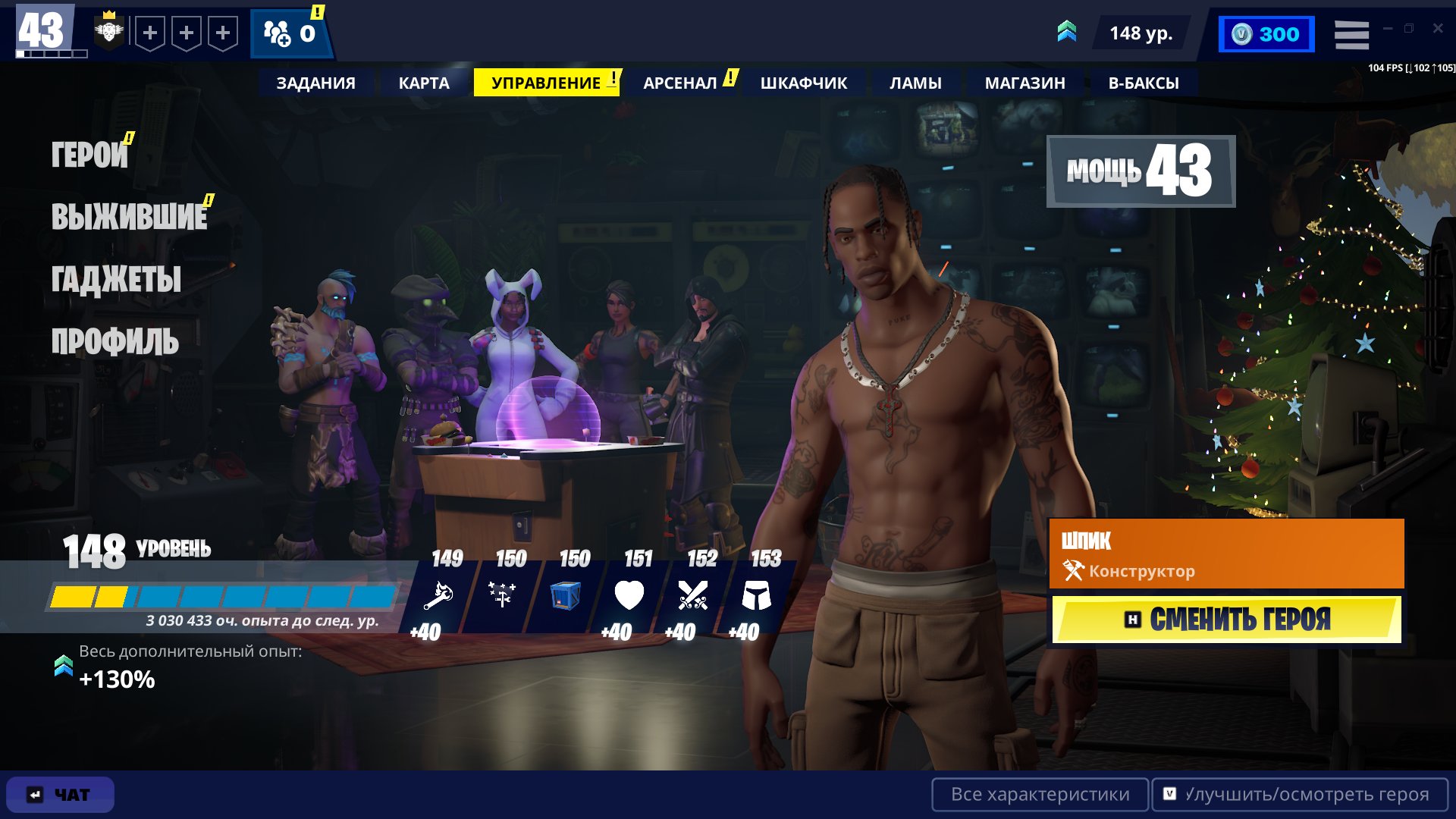Viewport: 1456px width, 819px height.
Task: Open the hamburger menu in the top-right corner
Action: pyautogui.click(x=1351, y=33)
